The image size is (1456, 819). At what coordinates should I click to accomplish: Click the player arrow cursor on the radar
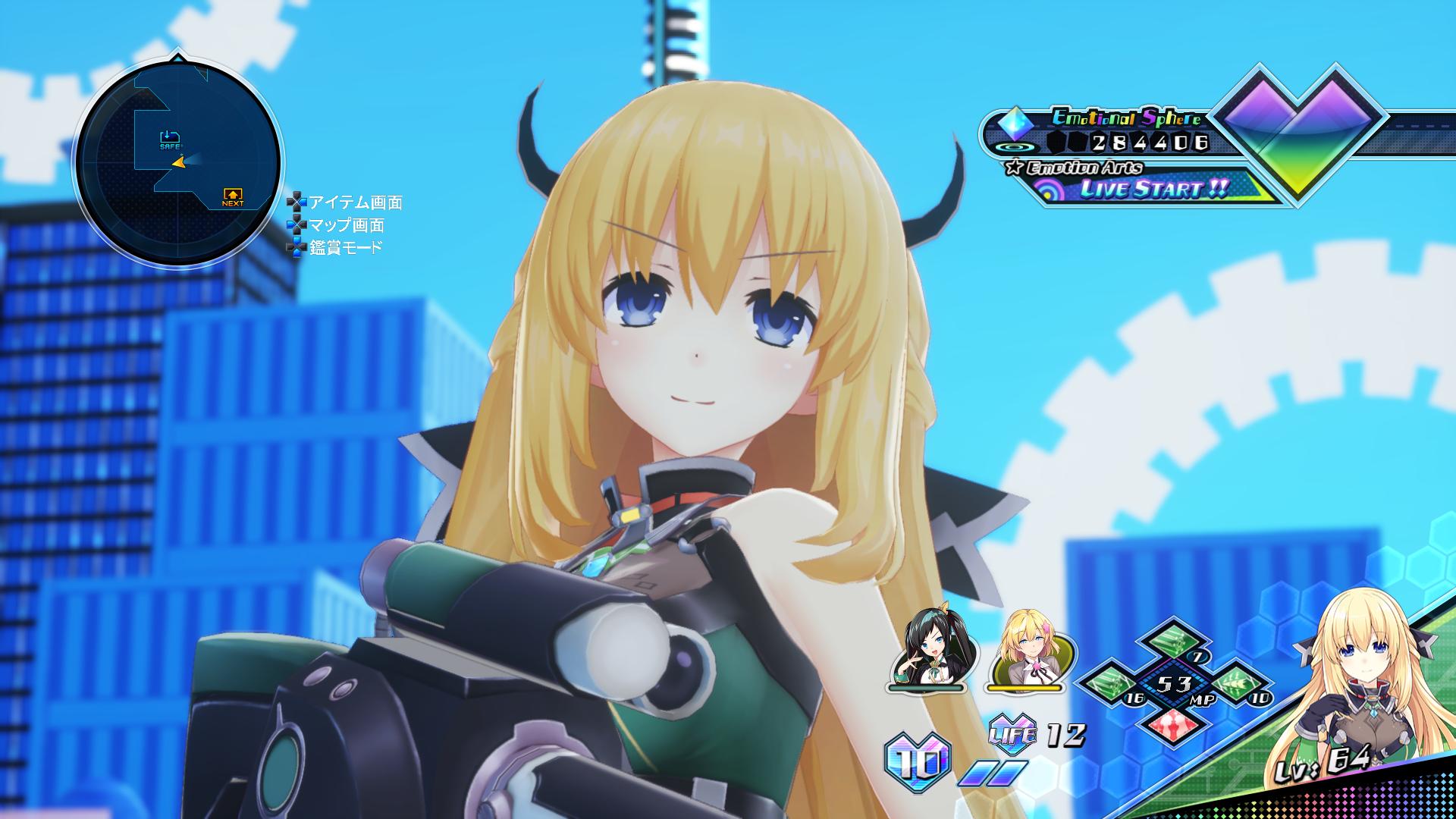click(179, 164)
